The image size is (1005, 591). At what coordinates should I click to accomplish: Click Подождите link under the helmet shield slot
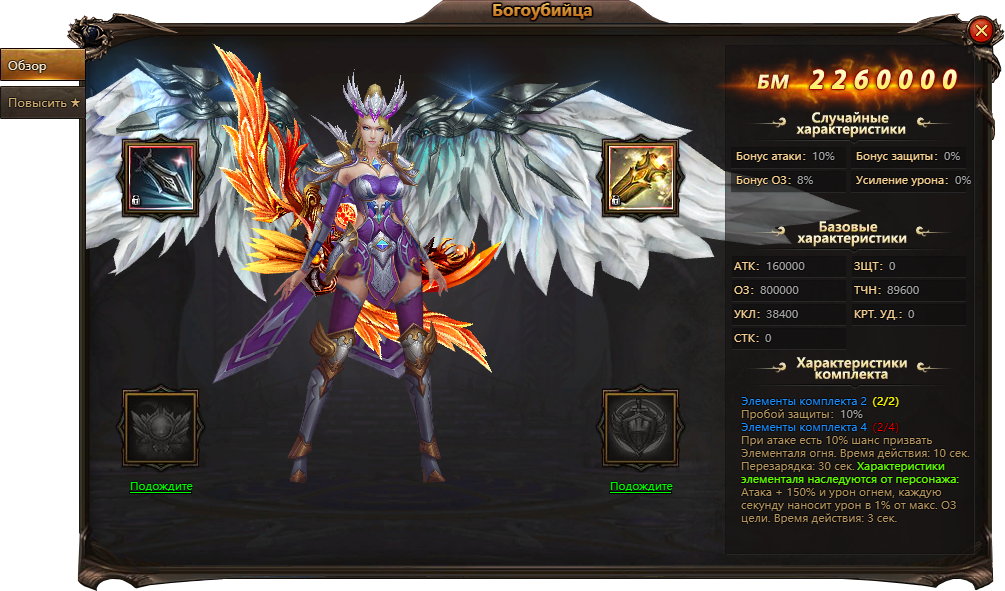[641, 487]
